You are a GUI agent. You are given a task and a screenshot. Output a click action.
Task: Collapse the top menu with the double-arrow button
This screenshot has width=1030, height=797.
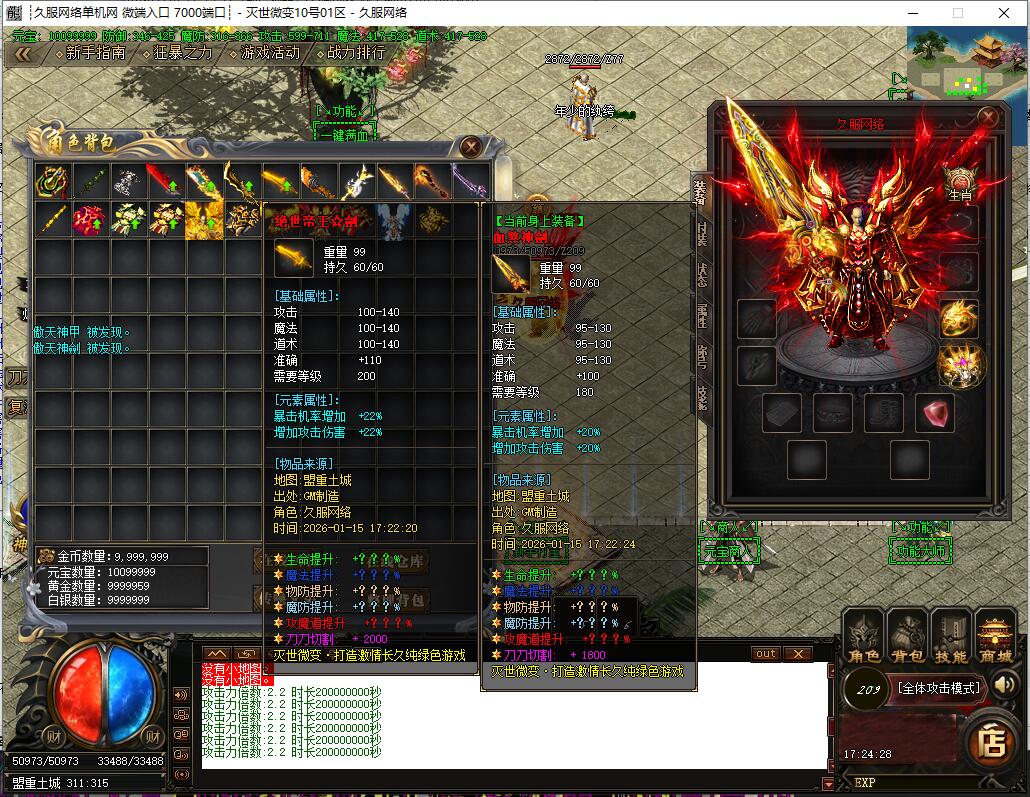click(x=22, y=54)
